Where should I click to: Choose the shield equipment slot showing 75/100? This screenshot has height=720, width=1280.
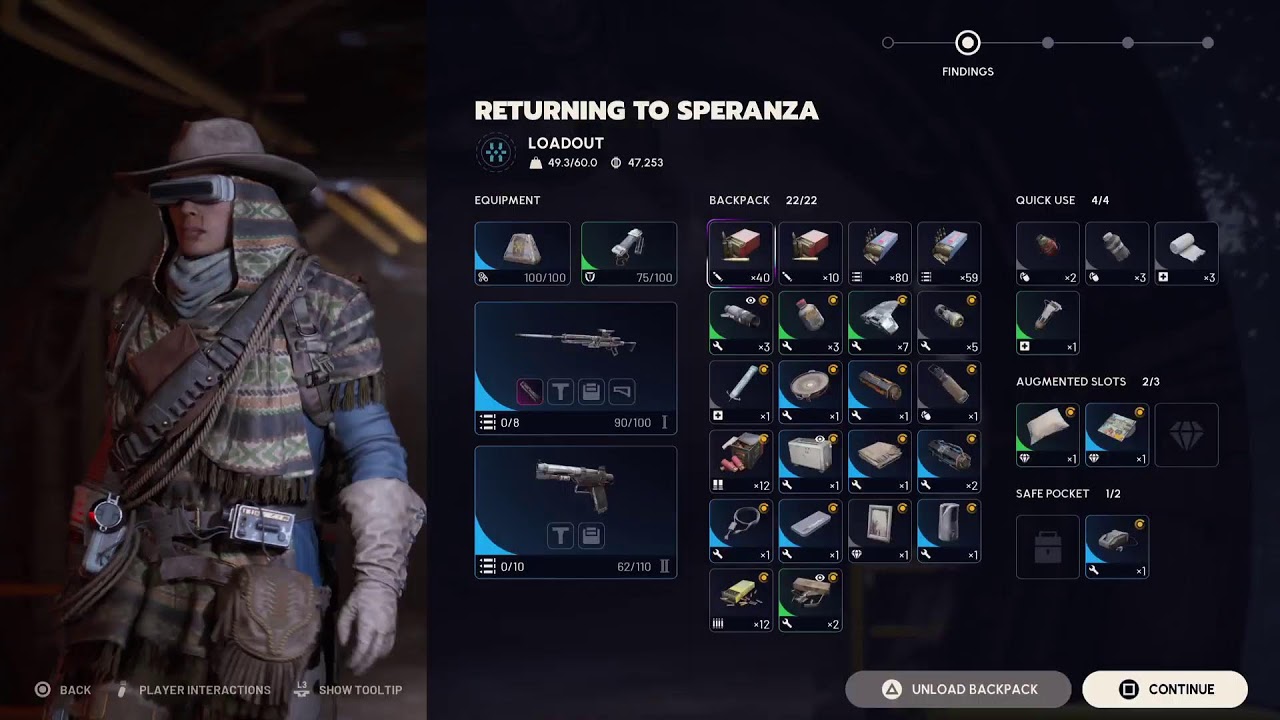click(x=628, y=254)
